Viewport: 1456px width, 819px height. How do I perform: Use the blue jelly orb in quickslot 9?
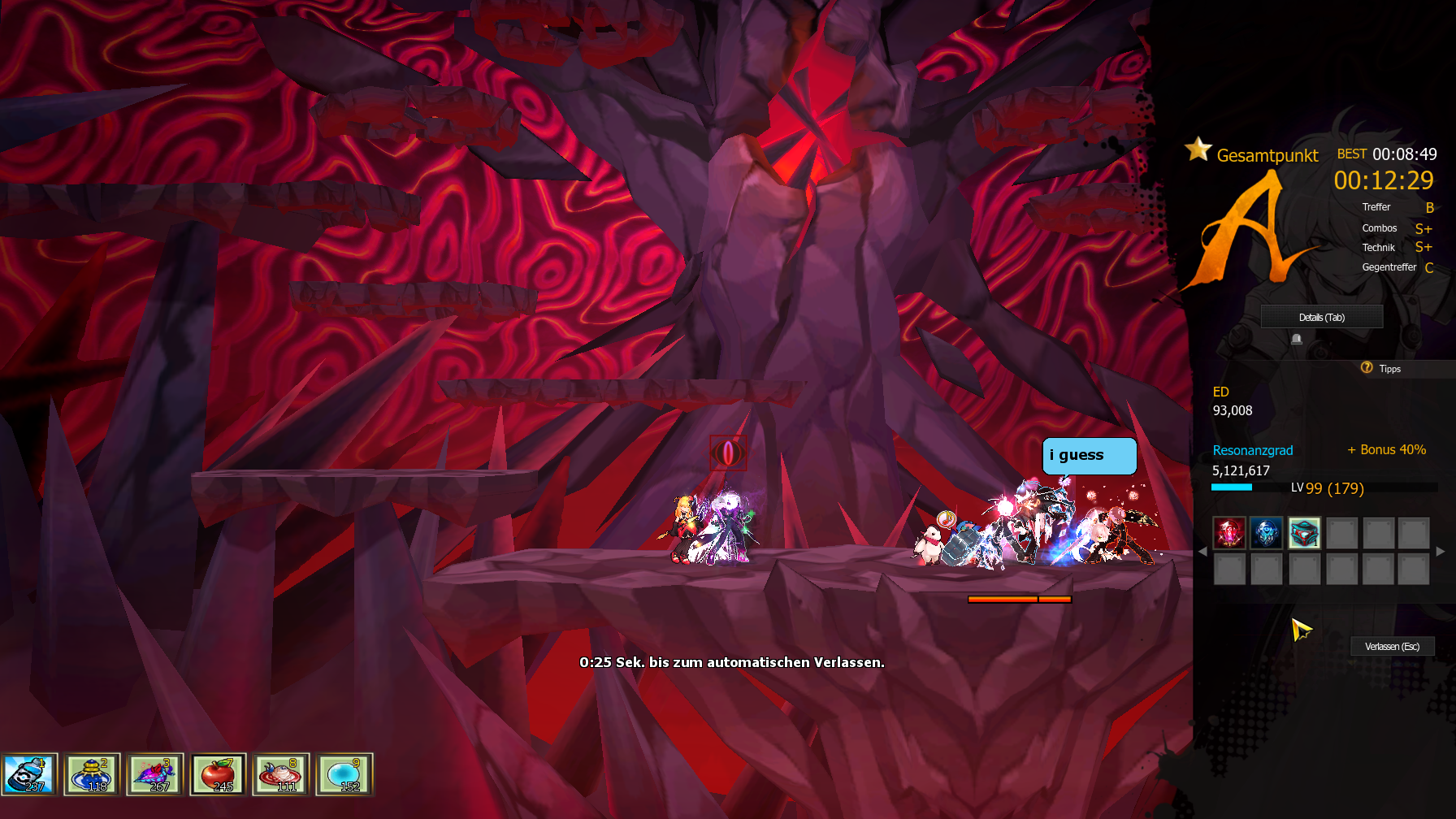click(344, 774)
